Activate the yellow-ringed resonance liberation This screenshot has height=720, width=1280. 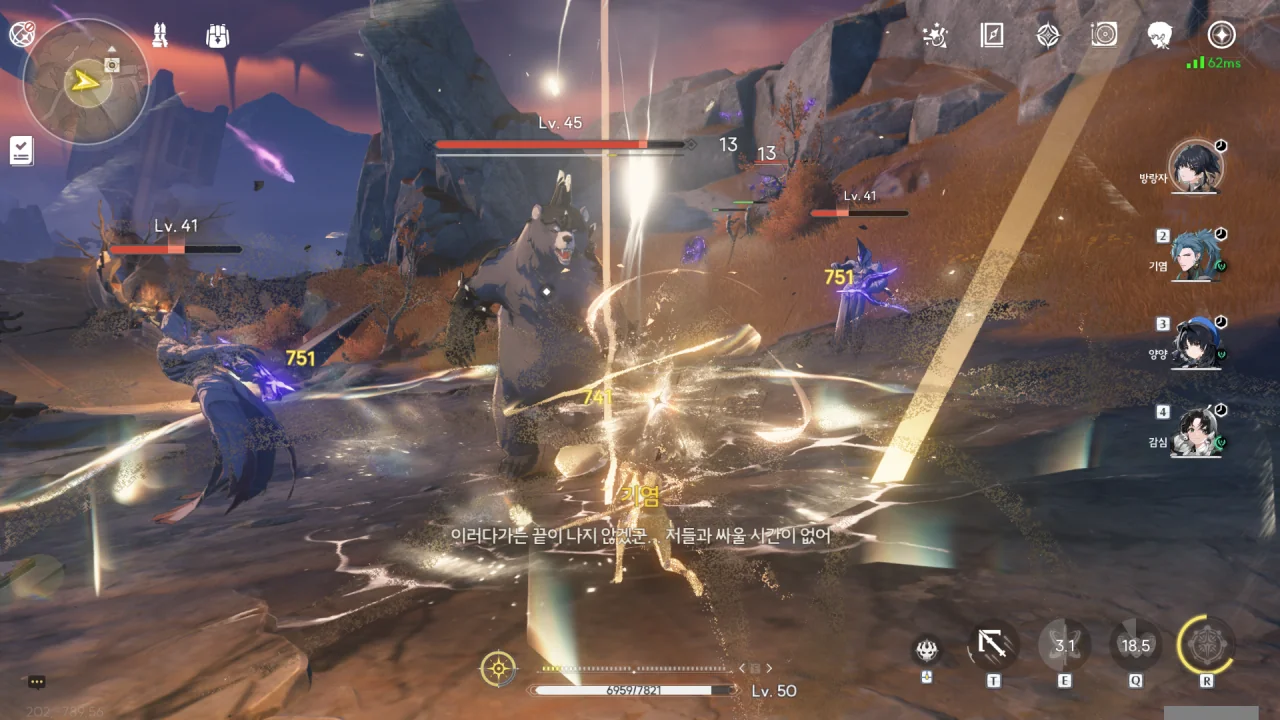coord(1206,646)
